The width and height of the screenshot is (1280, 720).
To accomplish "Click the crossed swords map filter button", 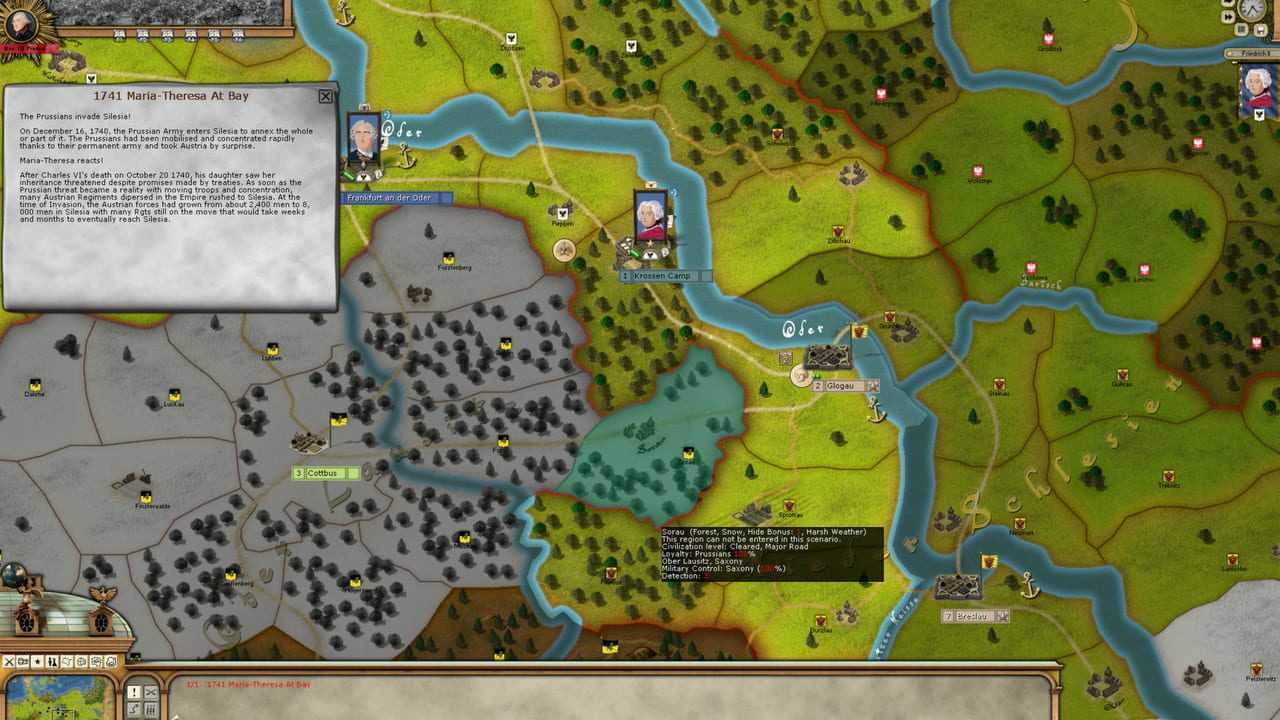I will (10, 661).
